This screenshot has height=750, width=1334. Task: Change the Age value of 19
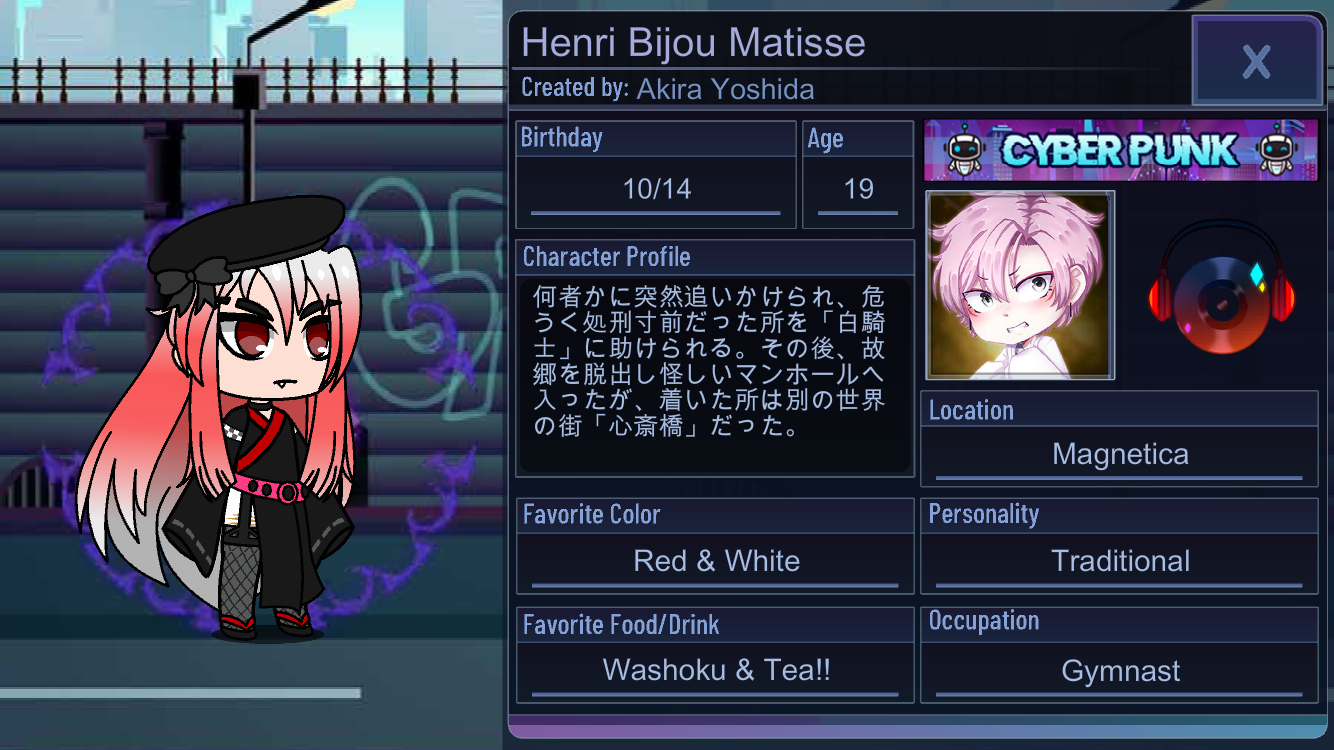(858, 189)
